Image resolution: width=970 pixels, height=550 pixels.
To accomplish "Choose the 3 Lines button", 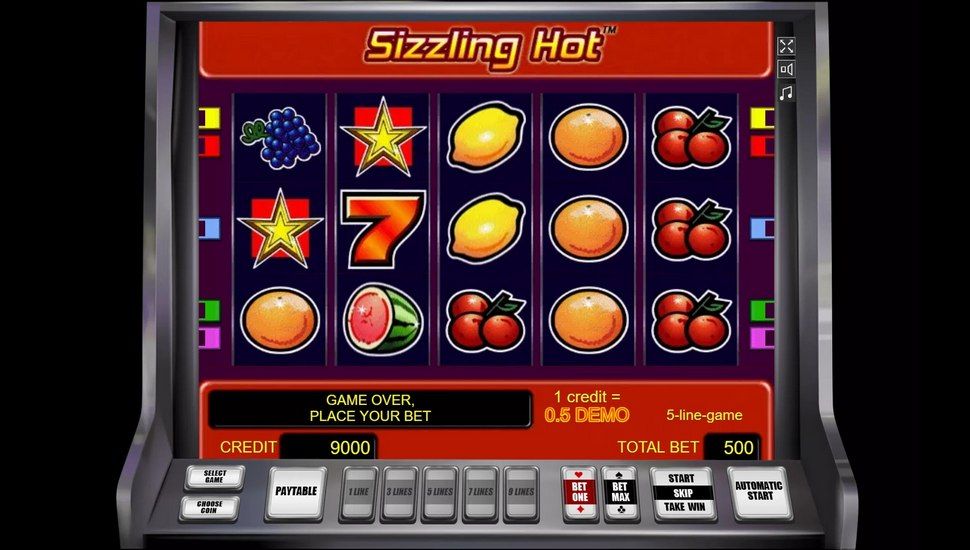I will 399,492.
